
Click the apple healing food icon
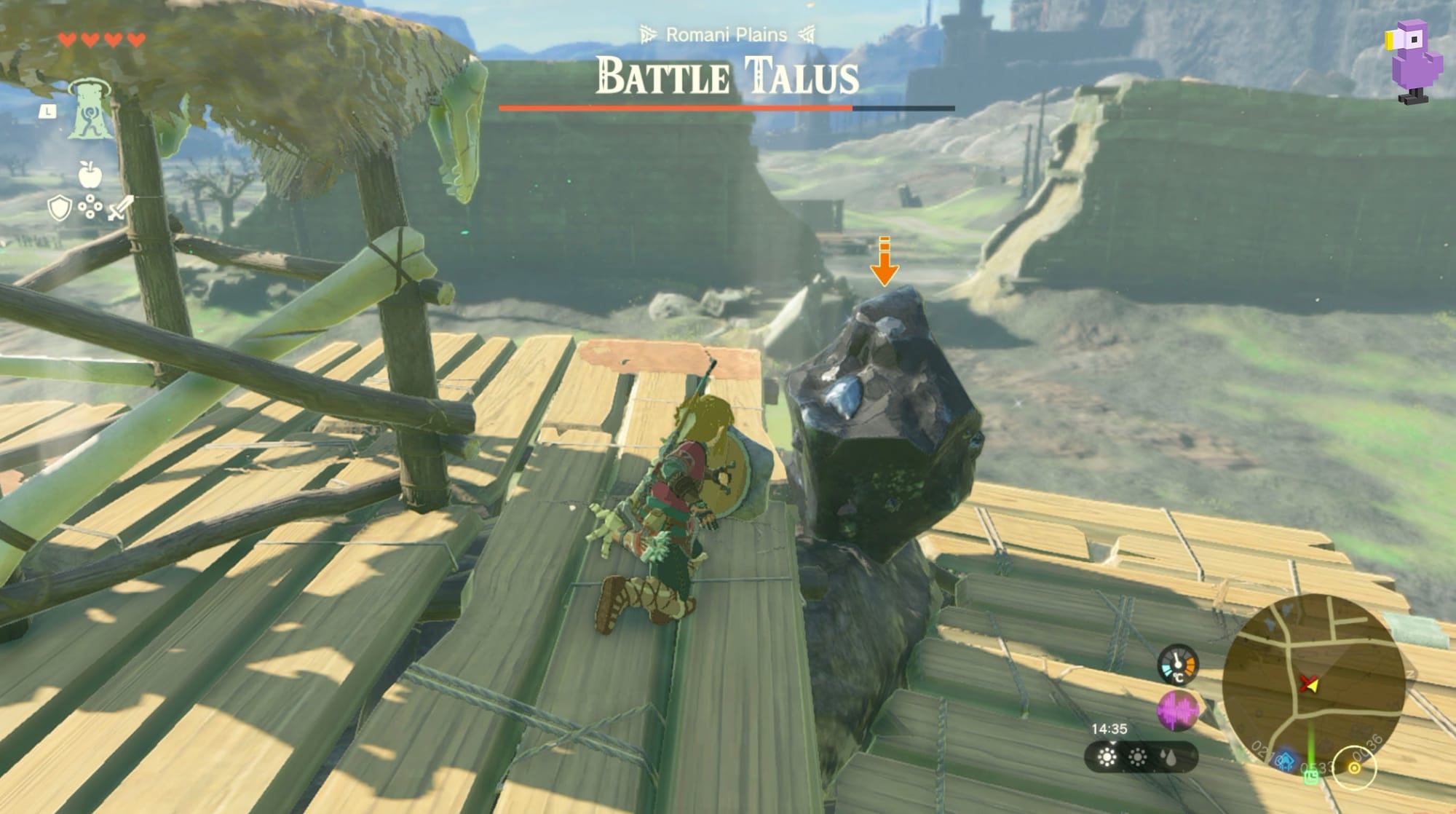[x=90, y=175]
